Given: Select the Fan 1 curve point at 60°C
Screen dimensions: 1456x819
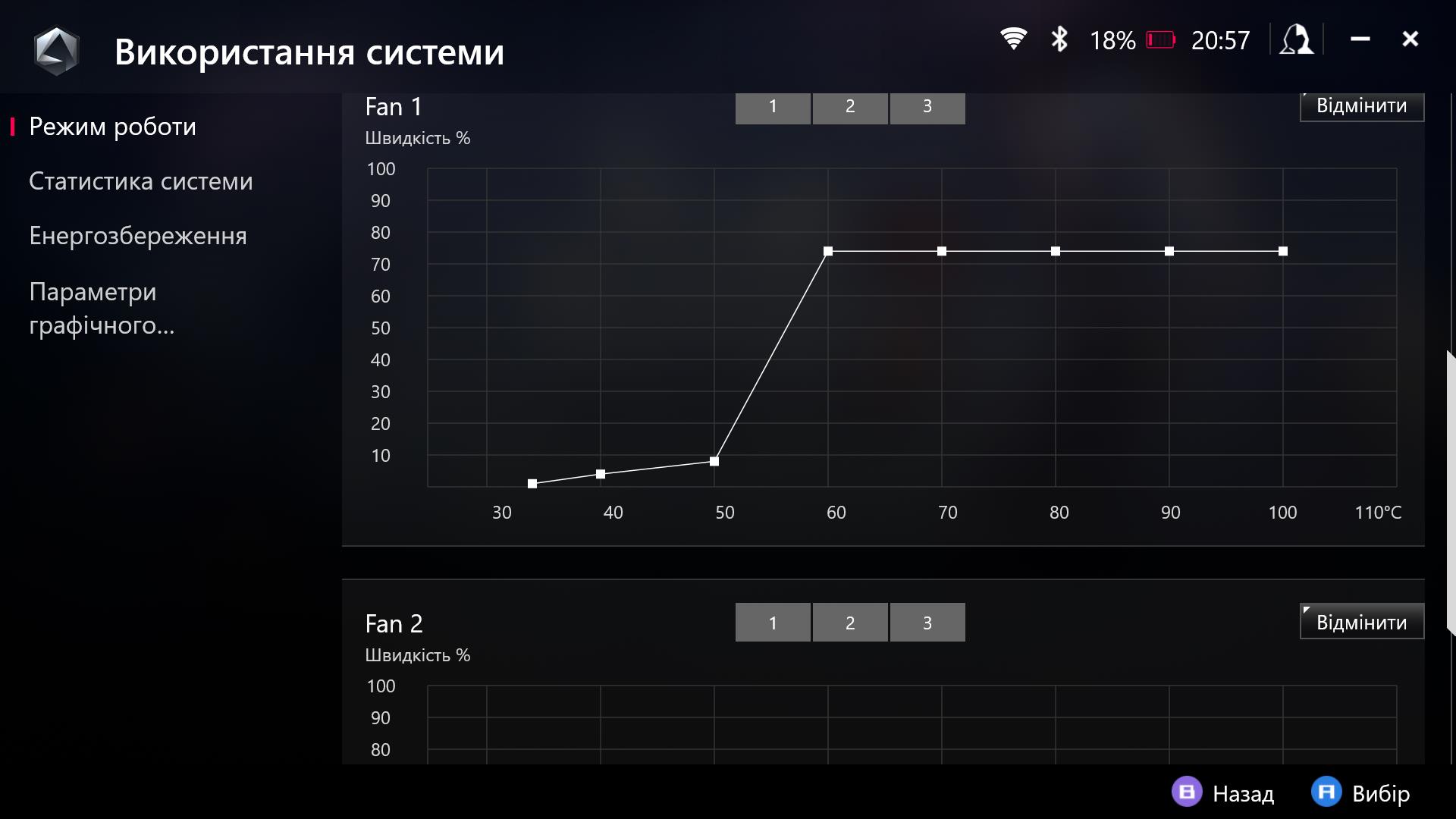Looking at the screenshot, I should tap(828, 251).
